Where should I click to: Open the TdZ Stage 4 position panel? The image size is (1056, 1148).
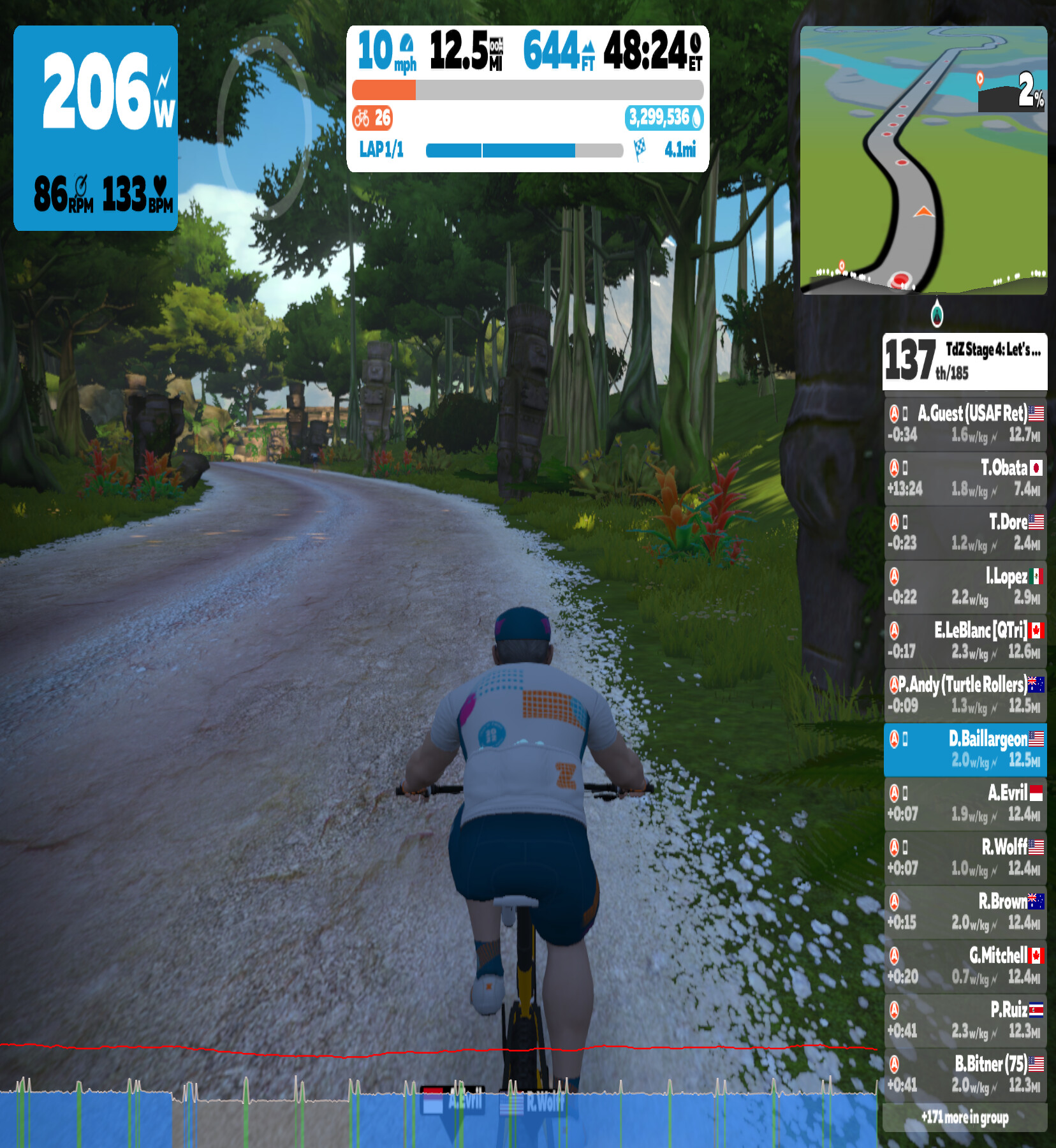(964, 361)
